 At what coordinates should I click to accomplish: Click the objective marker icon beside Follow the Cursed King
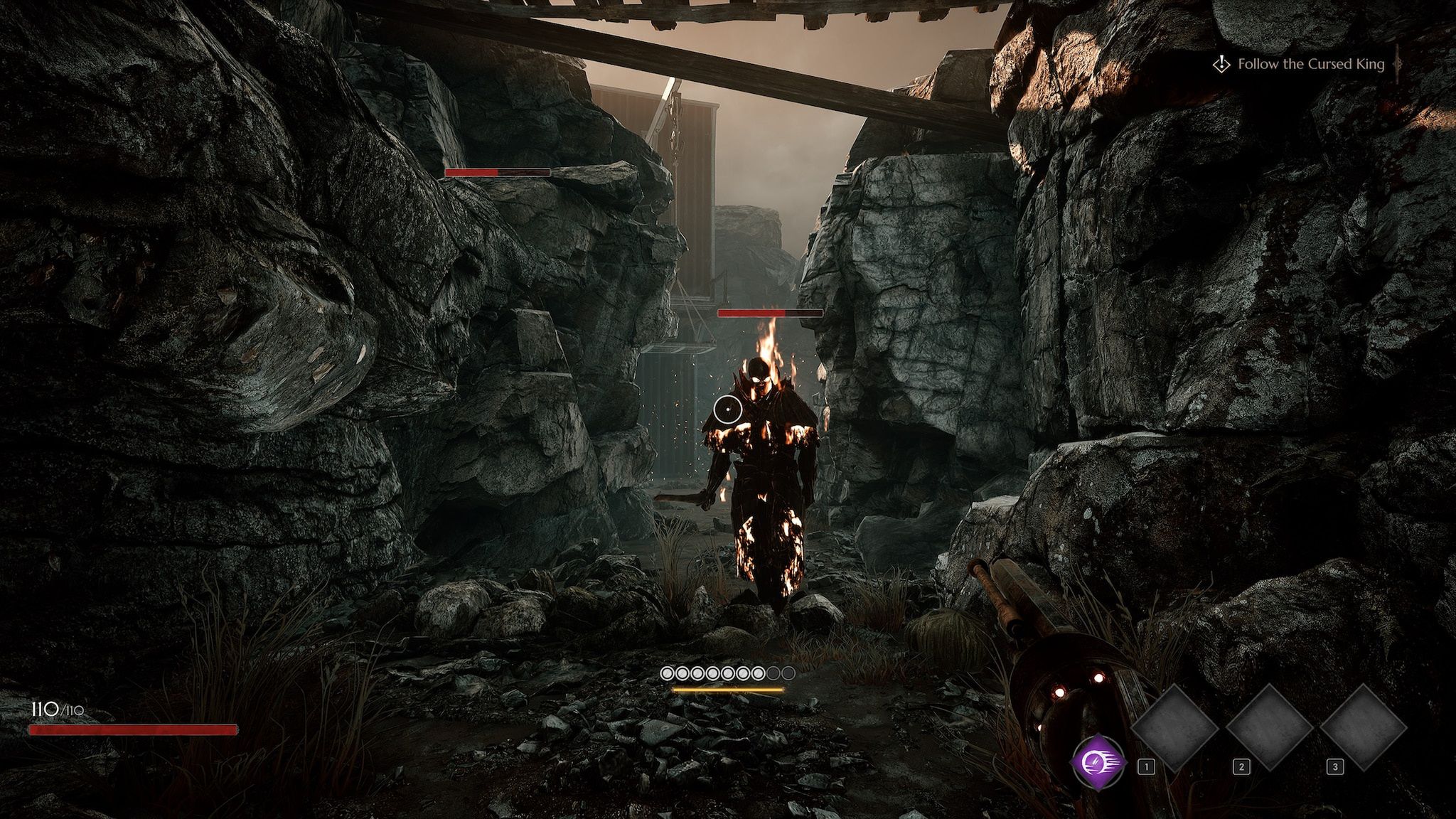click(x=1224, y=65)
